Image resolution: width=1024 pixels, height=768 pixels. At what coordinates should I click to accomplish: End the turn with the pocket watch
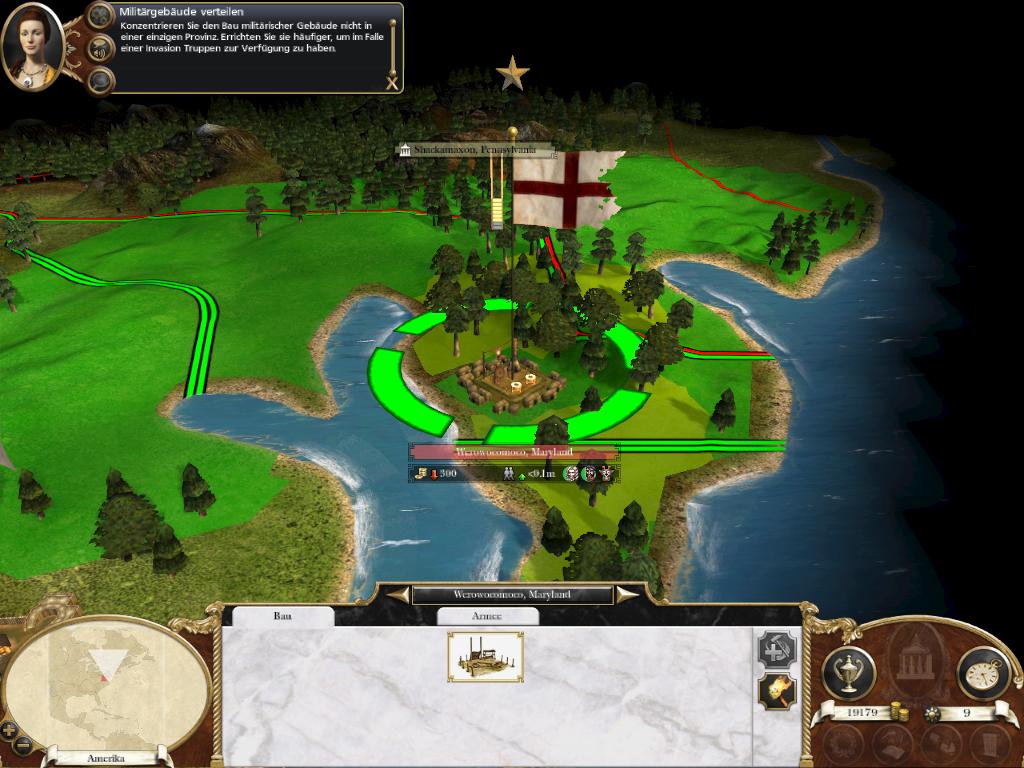tap(983, 673)
